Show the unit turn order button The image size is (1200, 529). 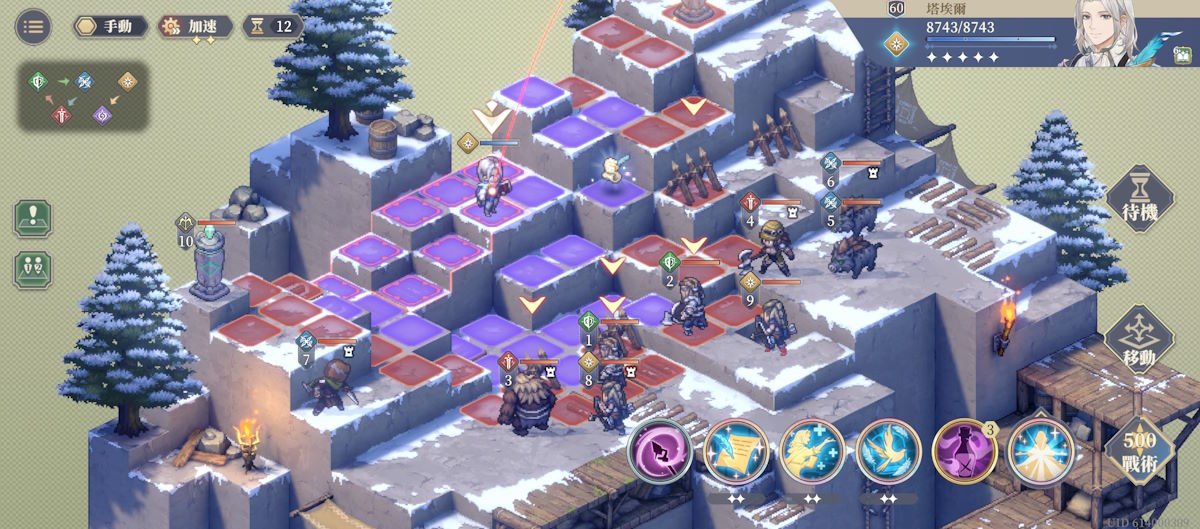[33, 269]
